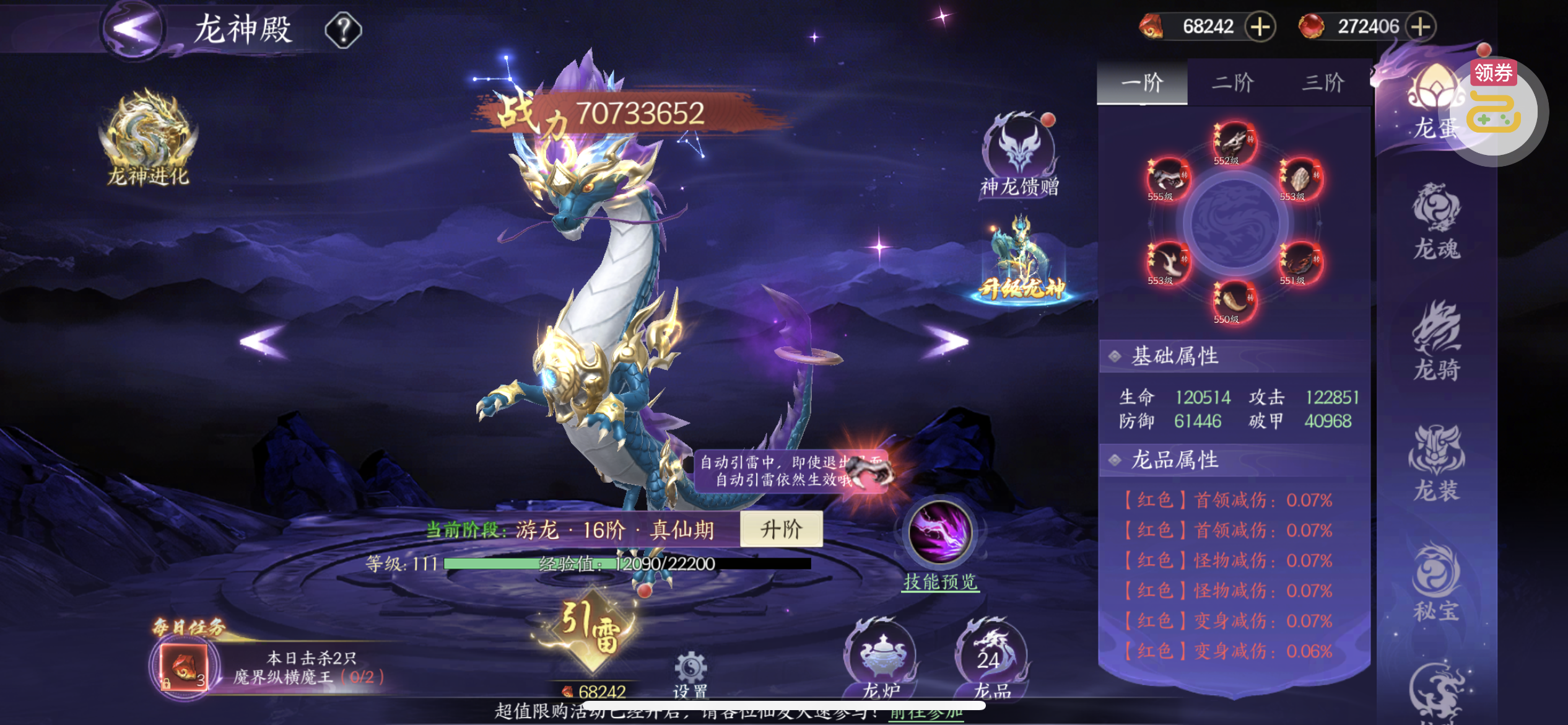
Task: Select the 秘宝 side menu entry
Action: coord(1437,584)
